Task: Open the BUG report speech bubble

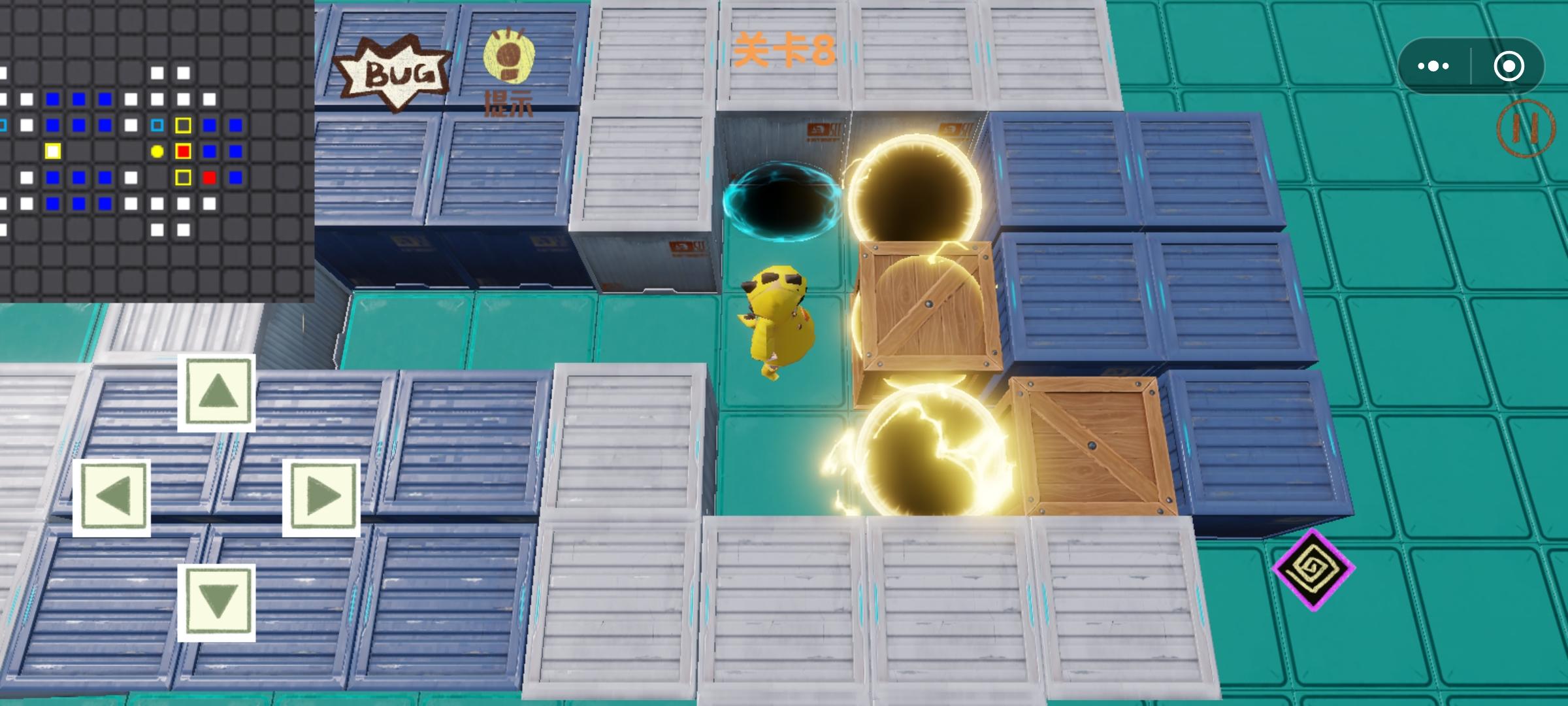Action: click(x=392, y=69)
